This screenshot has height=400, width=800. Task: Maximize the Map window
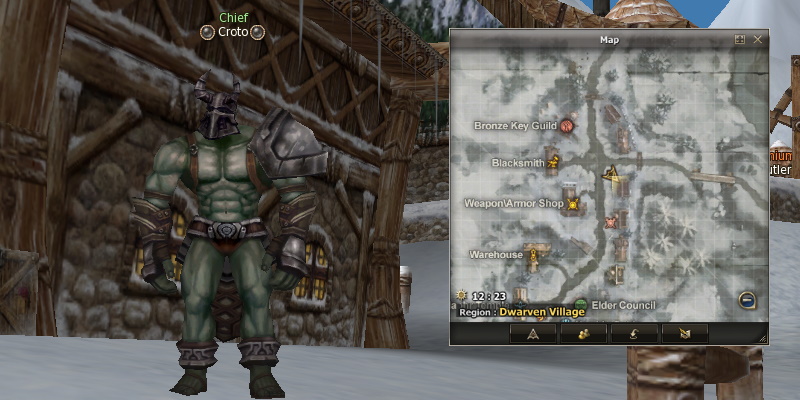click(740, 40)
